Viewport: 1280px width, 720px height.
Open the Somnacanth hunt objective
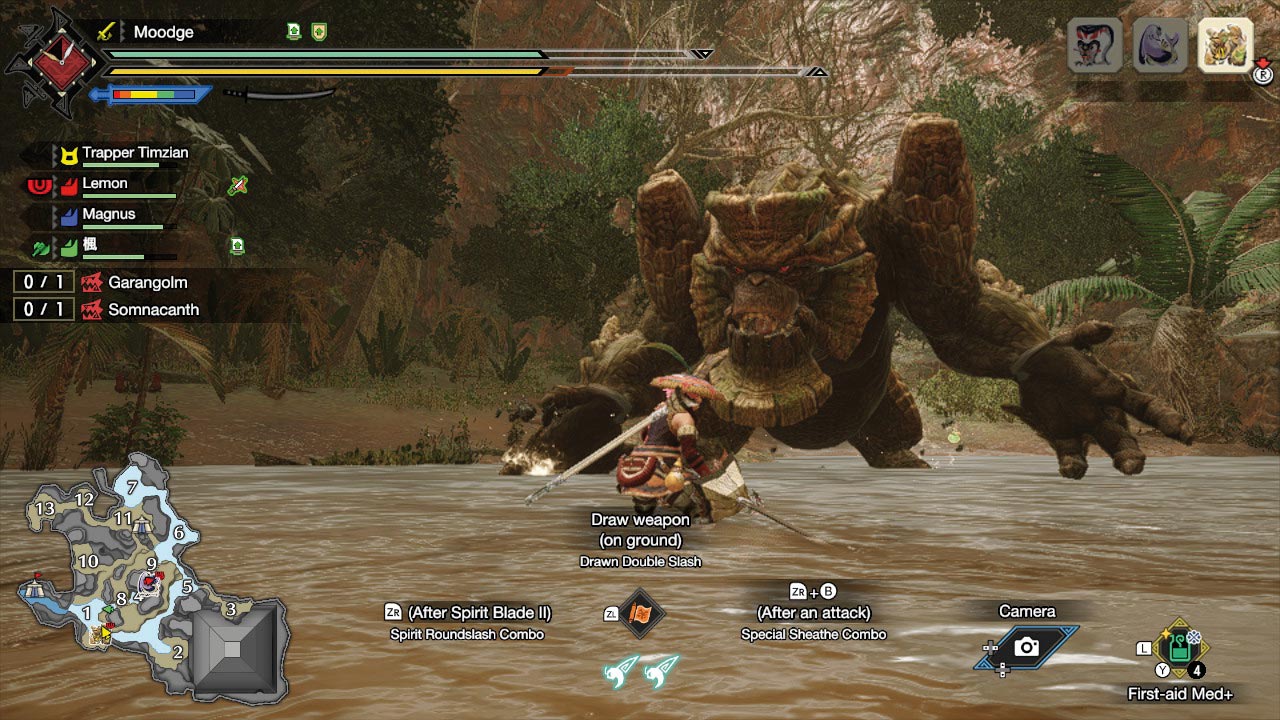pos(152,310)
